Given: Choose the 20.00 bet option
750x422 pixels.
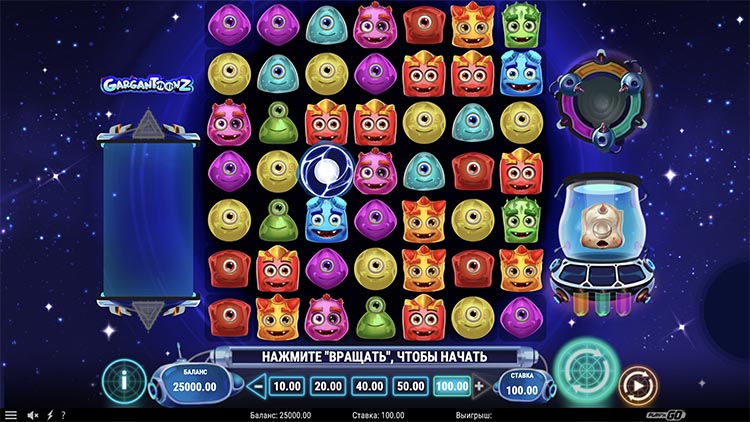Looking at the screenshot, I should pyautogui.click(x=327, y=386).
